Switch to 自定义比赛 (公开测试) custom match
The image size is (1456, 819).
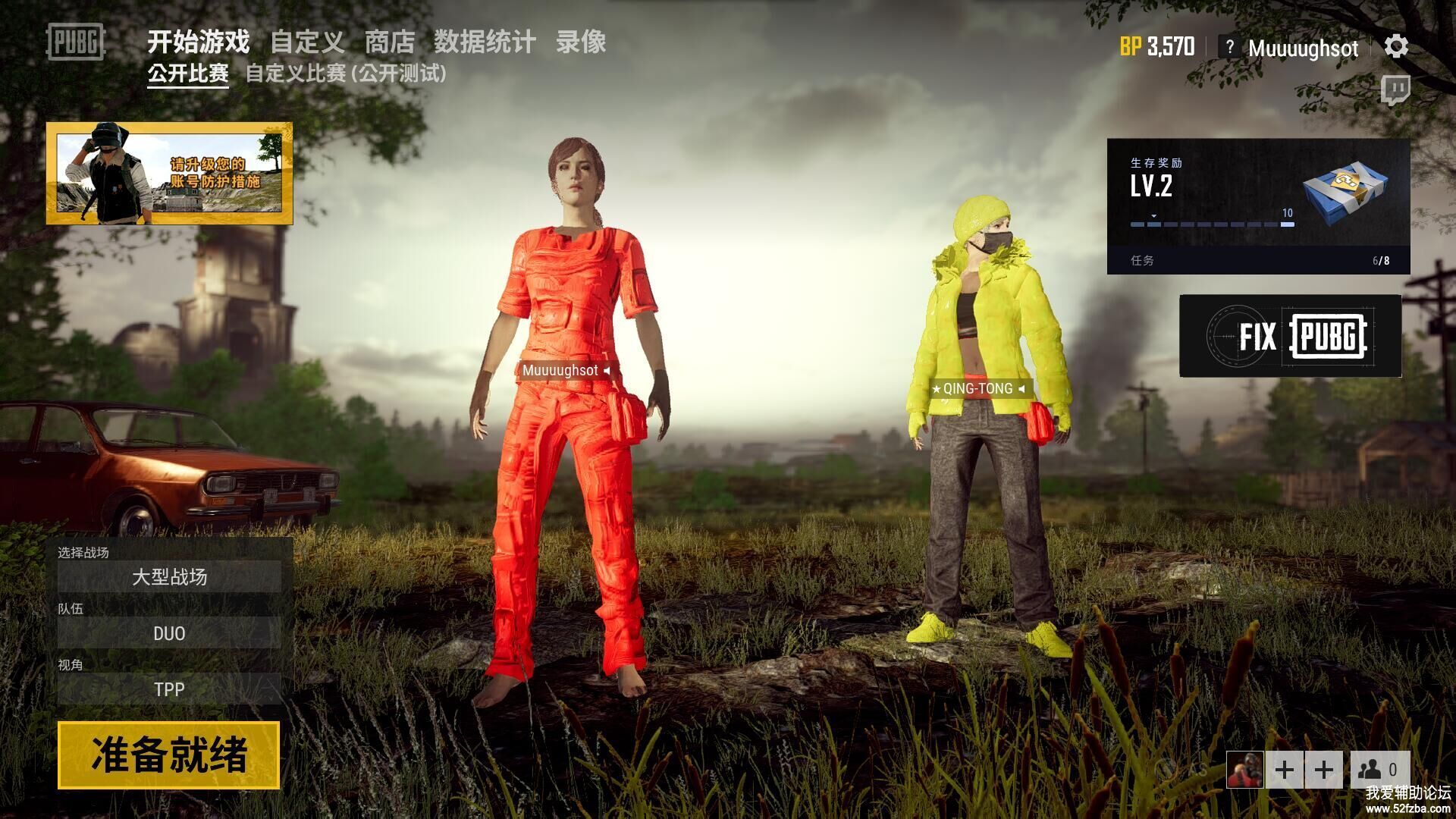(x=346, y=74)
